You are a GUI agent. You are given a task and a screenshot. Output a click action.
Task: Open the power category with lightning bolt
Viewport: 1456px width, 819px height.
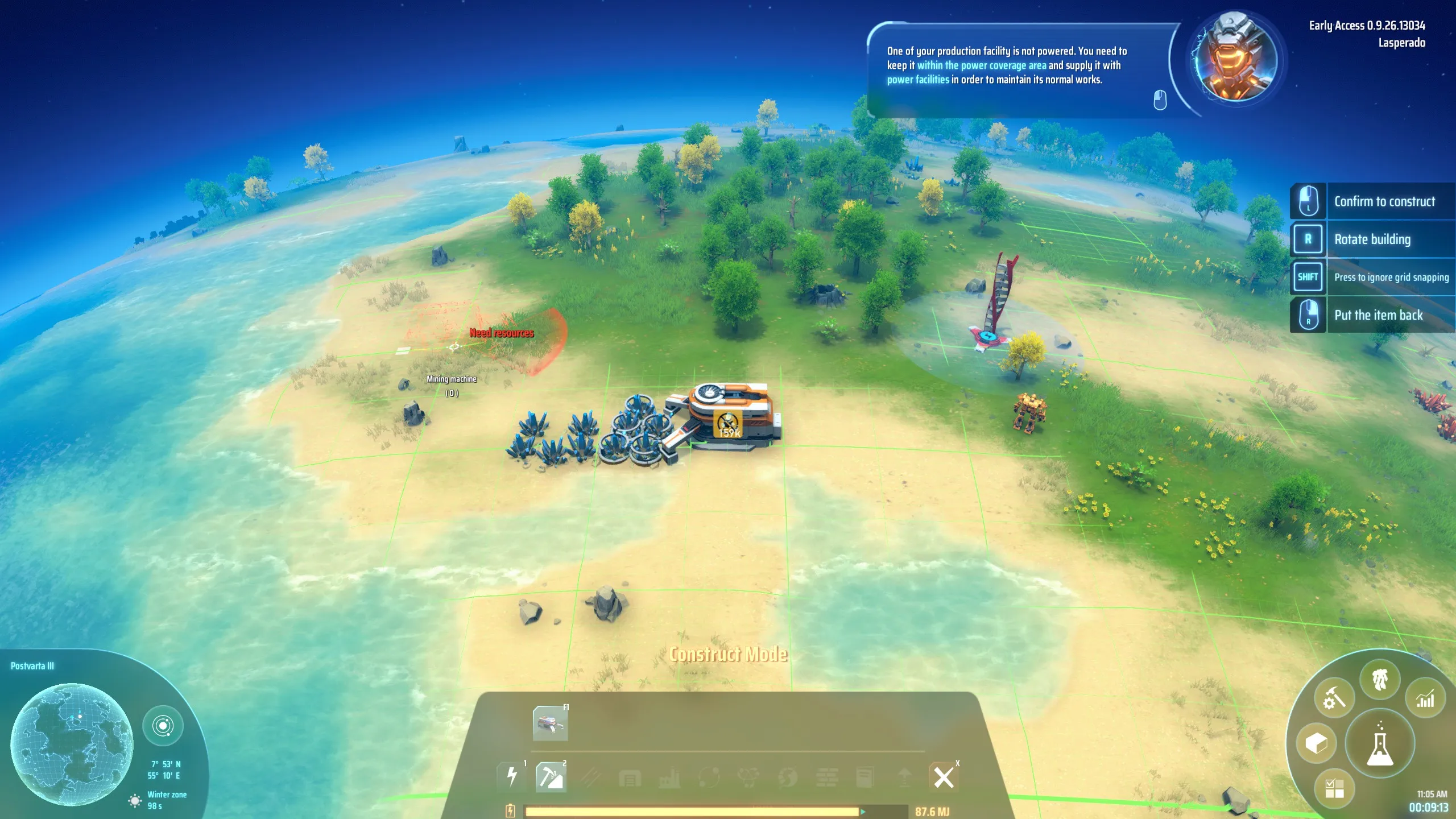pos(511,776)
